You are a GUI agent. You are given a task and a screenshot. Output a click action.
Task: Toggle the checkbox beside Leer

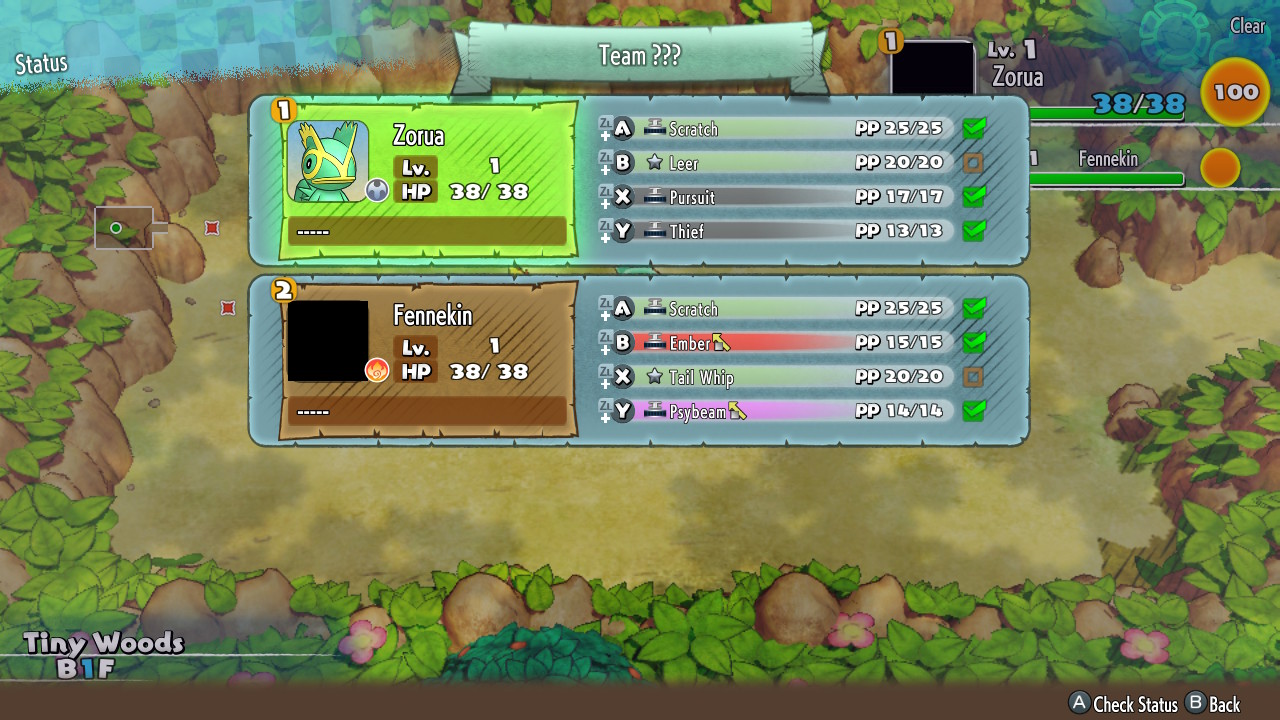pyautogui.click(x=973, y=163)
